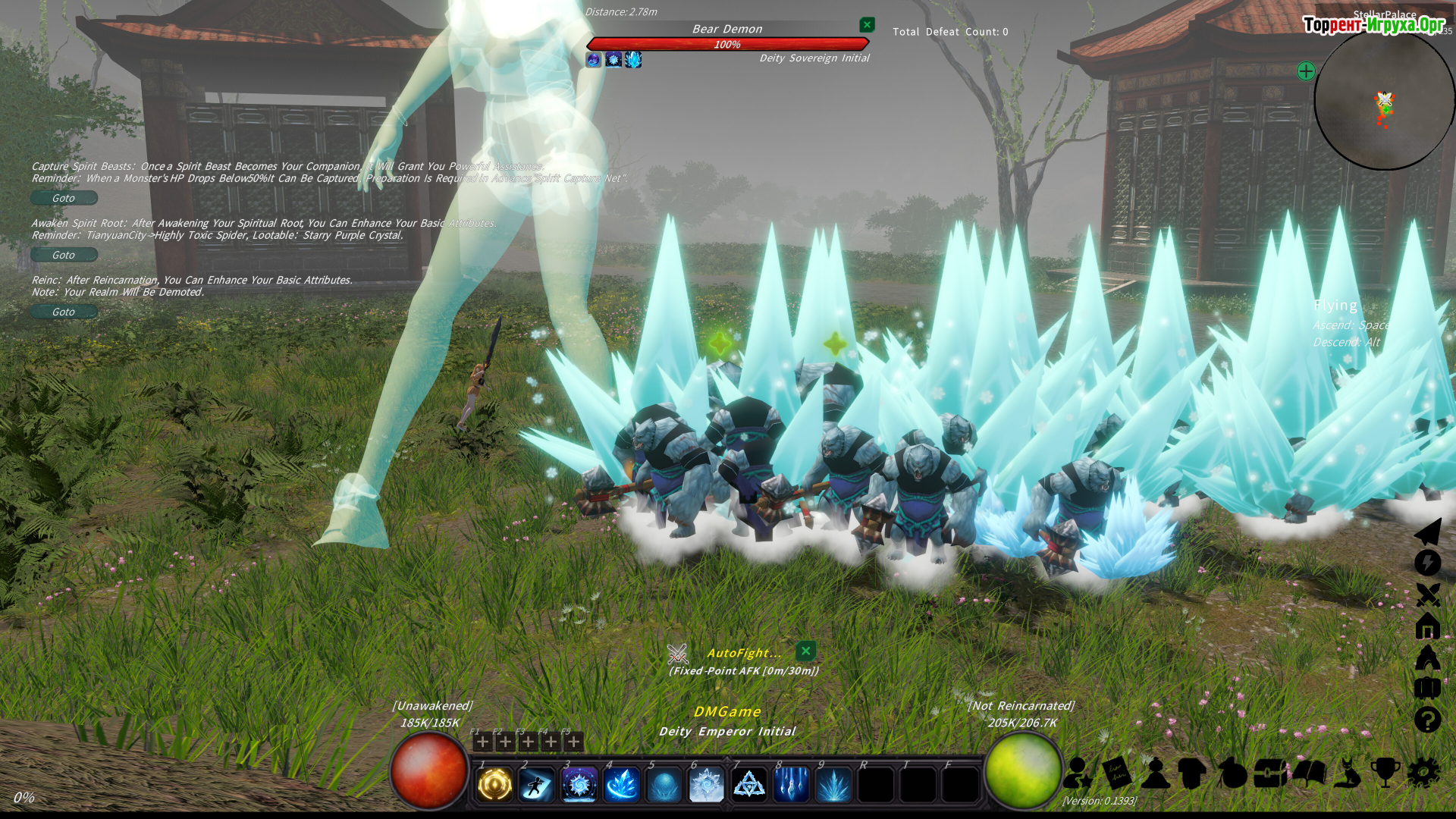Viewport: 1456px width, 819px height.
Task: Open the treasure chest icon
Action: tap(1270, 773)
